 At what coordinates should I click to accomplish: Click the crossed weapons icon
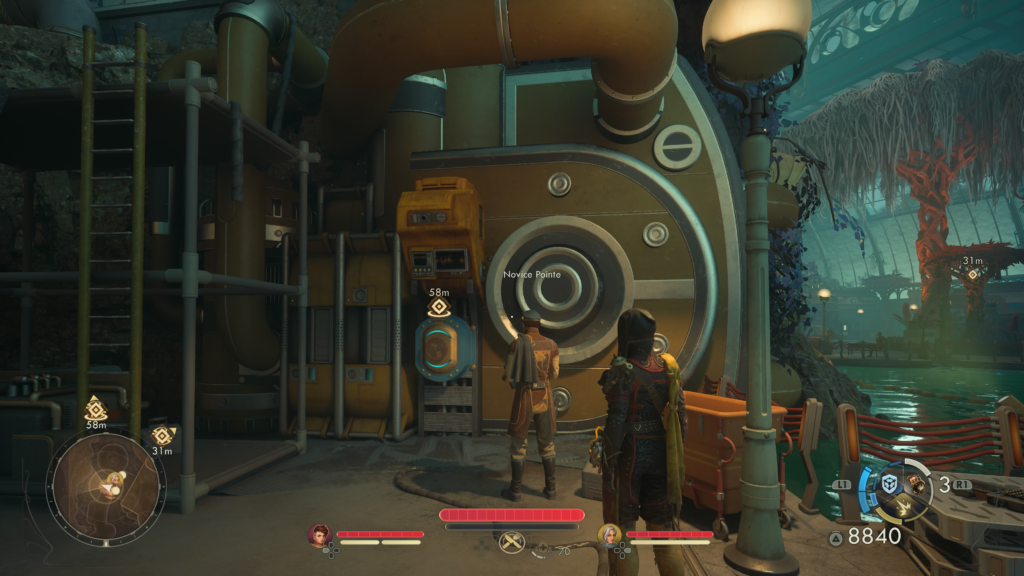pos(512,543)
